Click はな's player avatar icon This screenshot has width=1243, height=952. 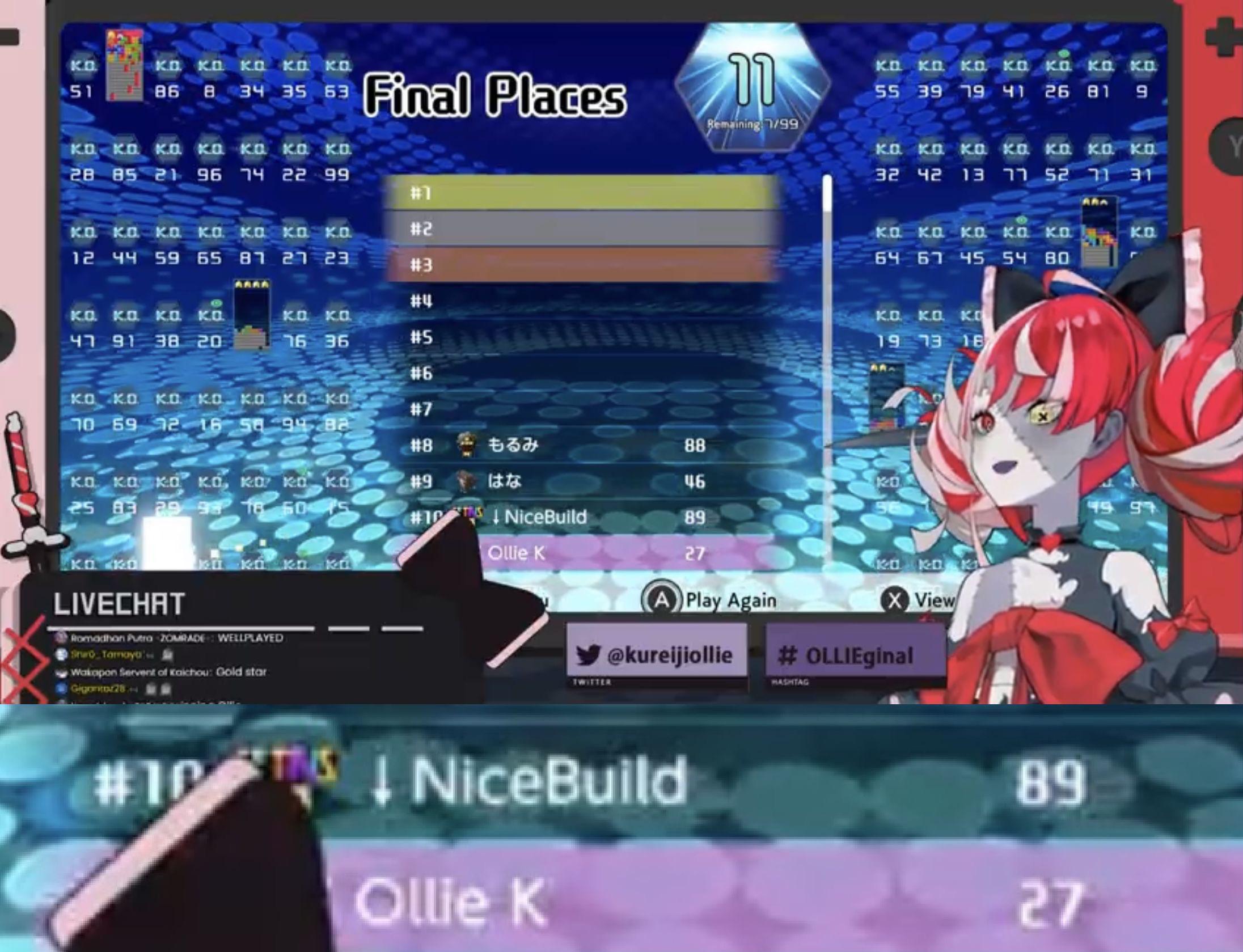[x=466, y=481]
